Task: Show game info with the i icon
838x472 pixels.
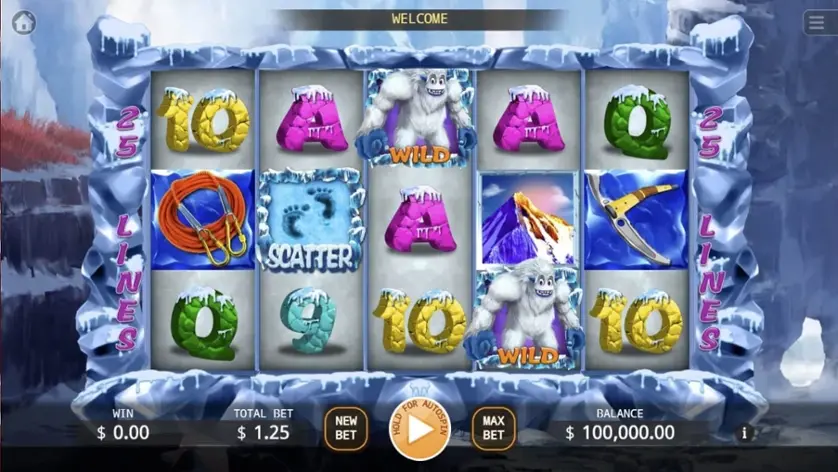Action: 744,433
